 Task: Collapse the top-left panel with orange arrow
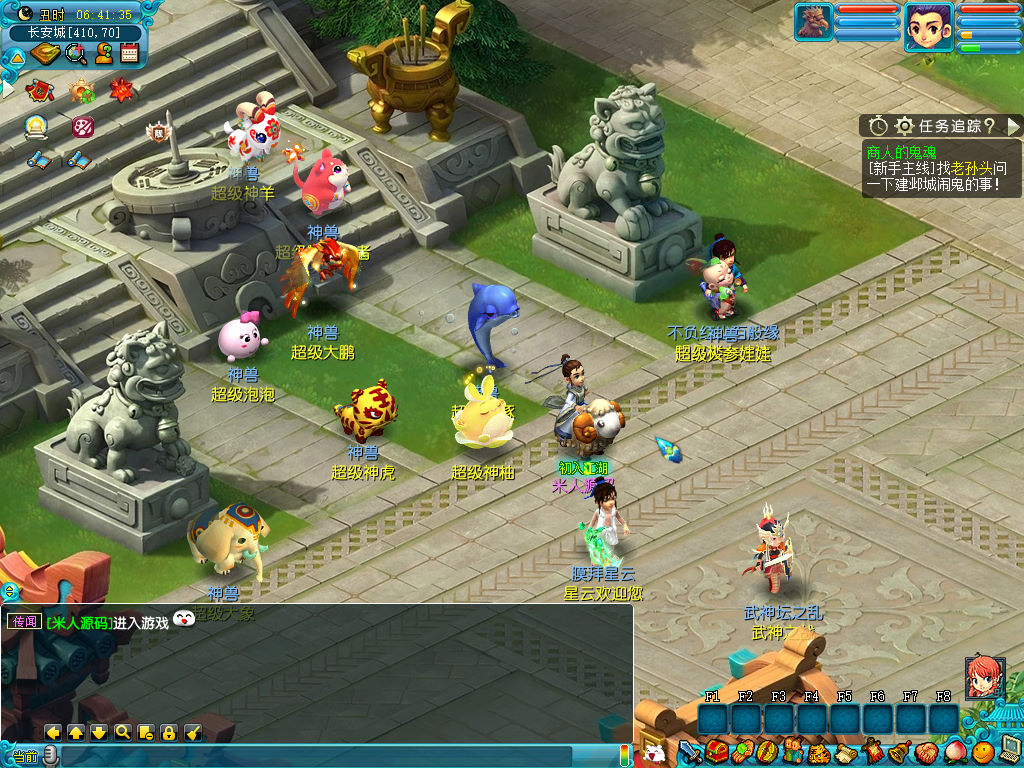point(17,57)
